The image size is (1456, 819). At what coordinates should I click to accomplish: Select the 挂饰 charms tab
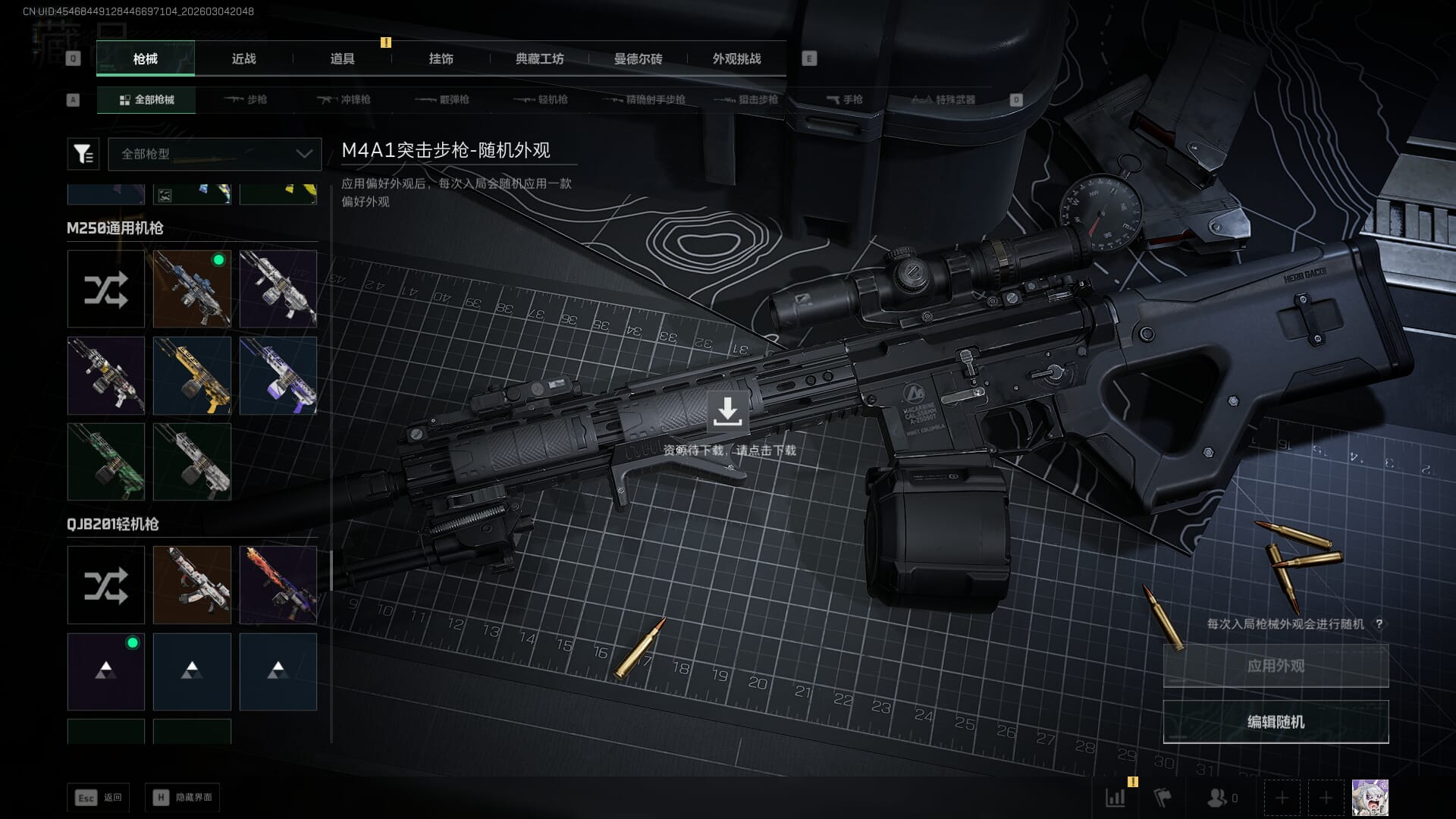point(441,58)
